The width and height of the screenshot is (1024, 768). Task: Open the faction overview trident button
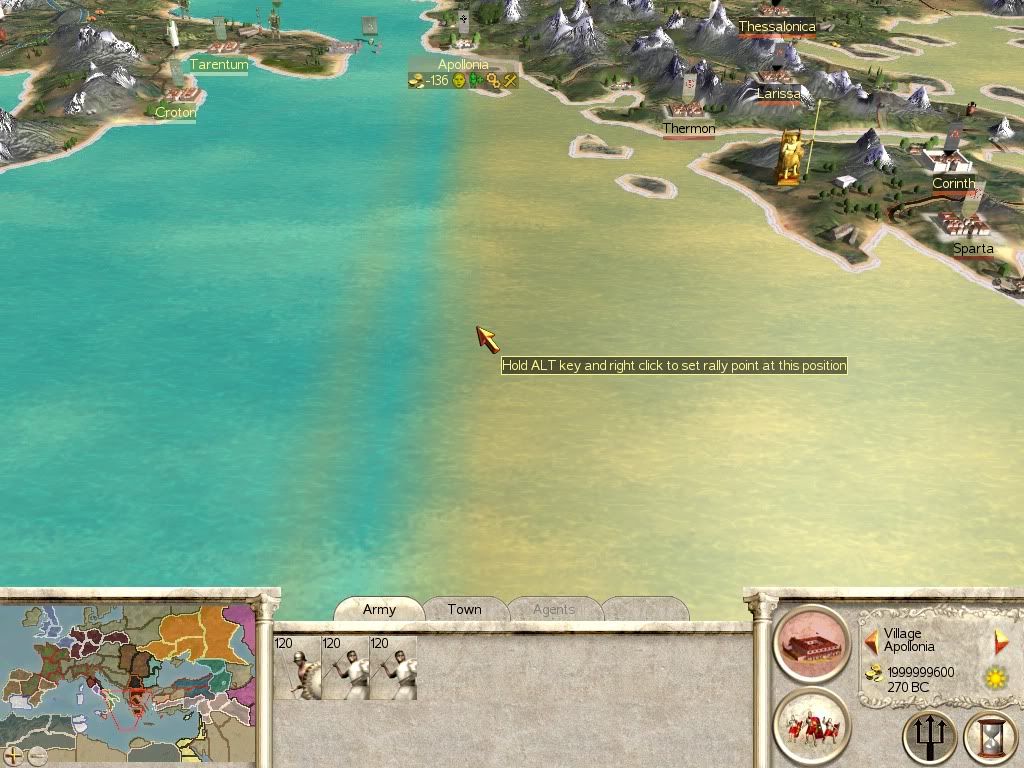(x=929, y=738)
